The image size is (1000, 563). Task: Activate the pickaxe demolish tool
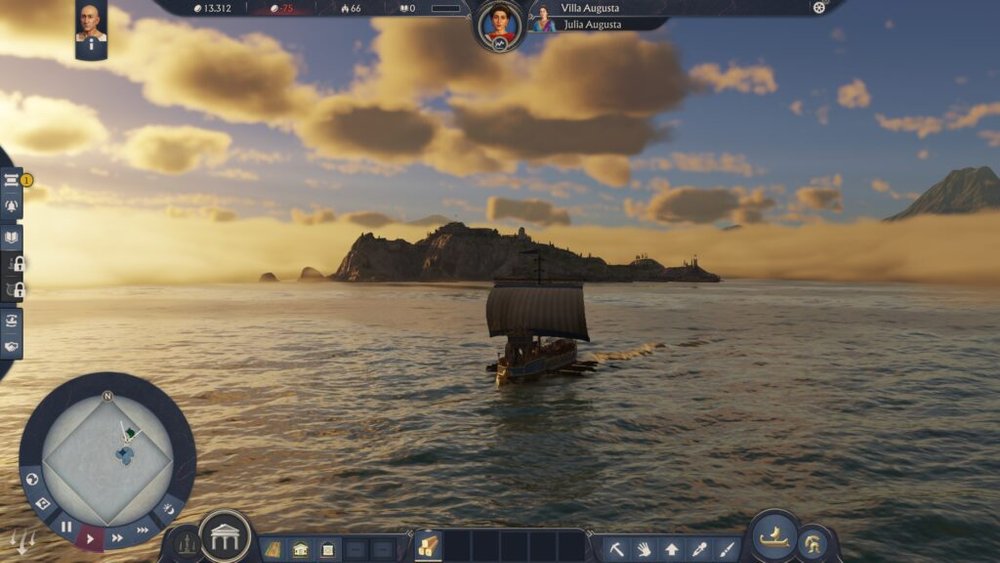point(617,548)
